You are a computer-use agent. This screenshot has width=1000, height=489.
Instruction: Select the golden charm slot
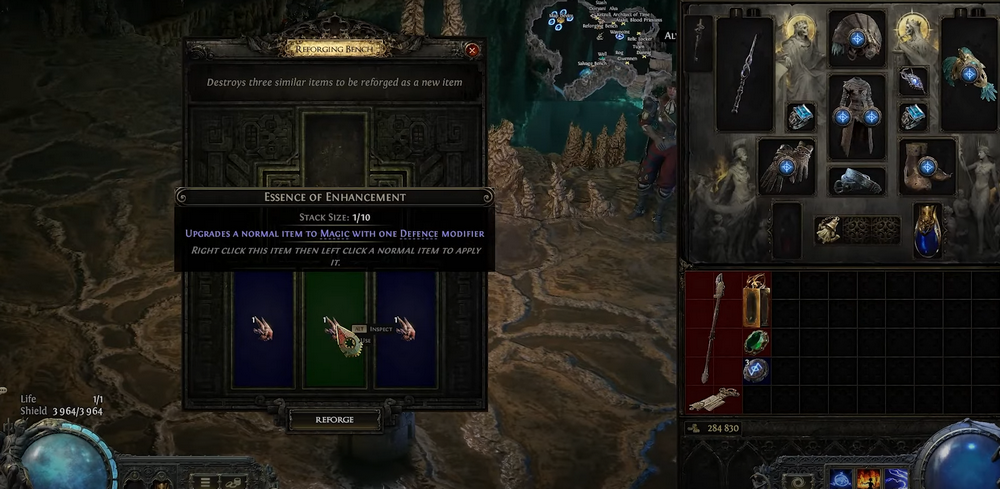(x=829, y=230)
